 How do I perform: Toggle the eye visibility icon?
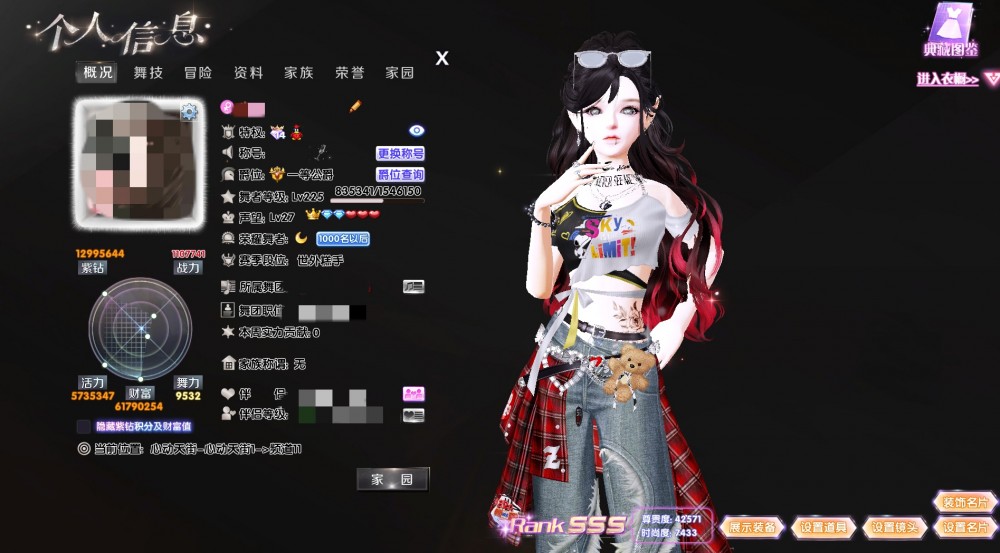(417, 130)
